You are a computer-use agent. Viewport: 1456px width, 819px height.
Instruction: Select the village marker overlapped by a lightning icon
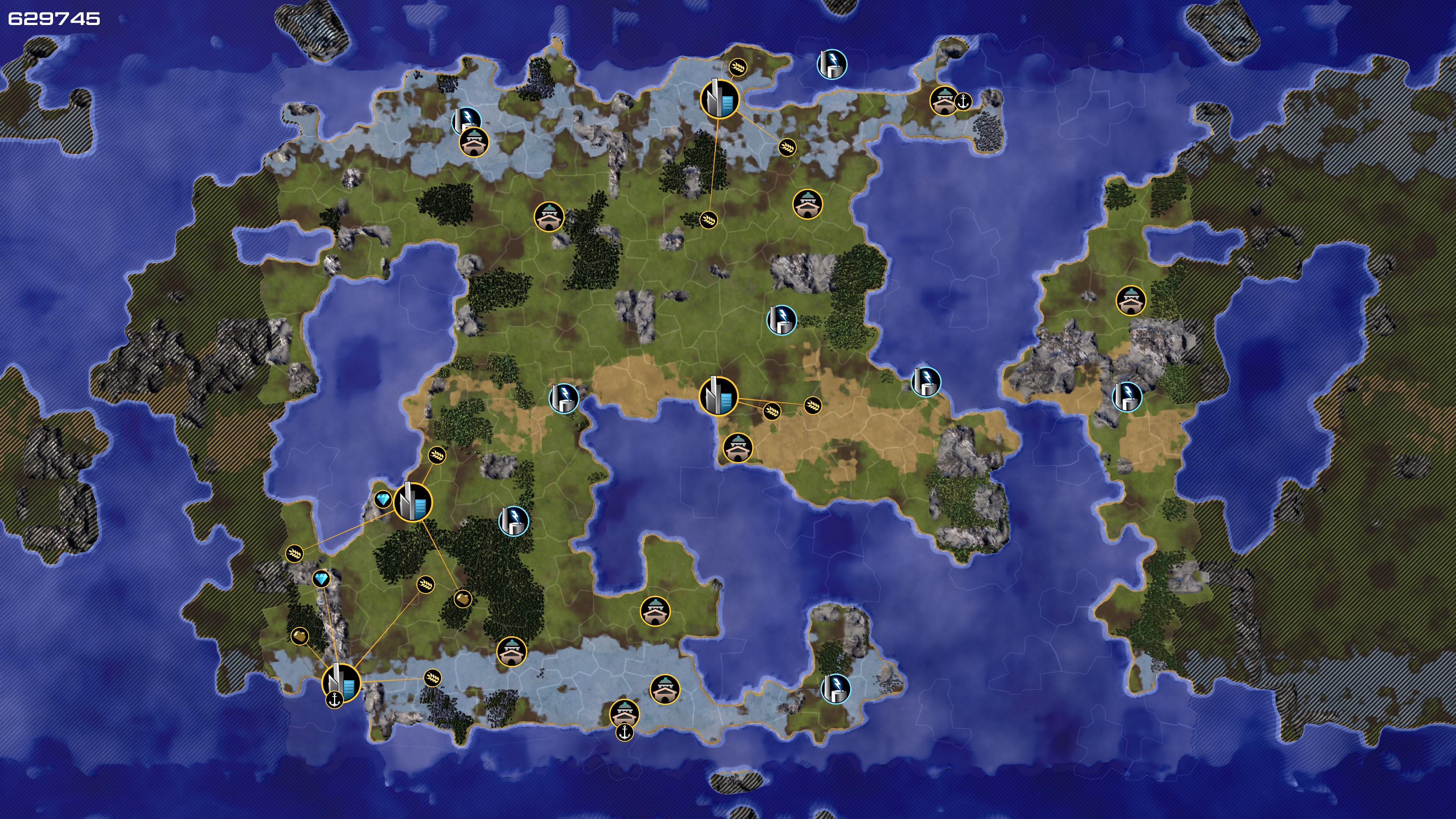point(474,141)
